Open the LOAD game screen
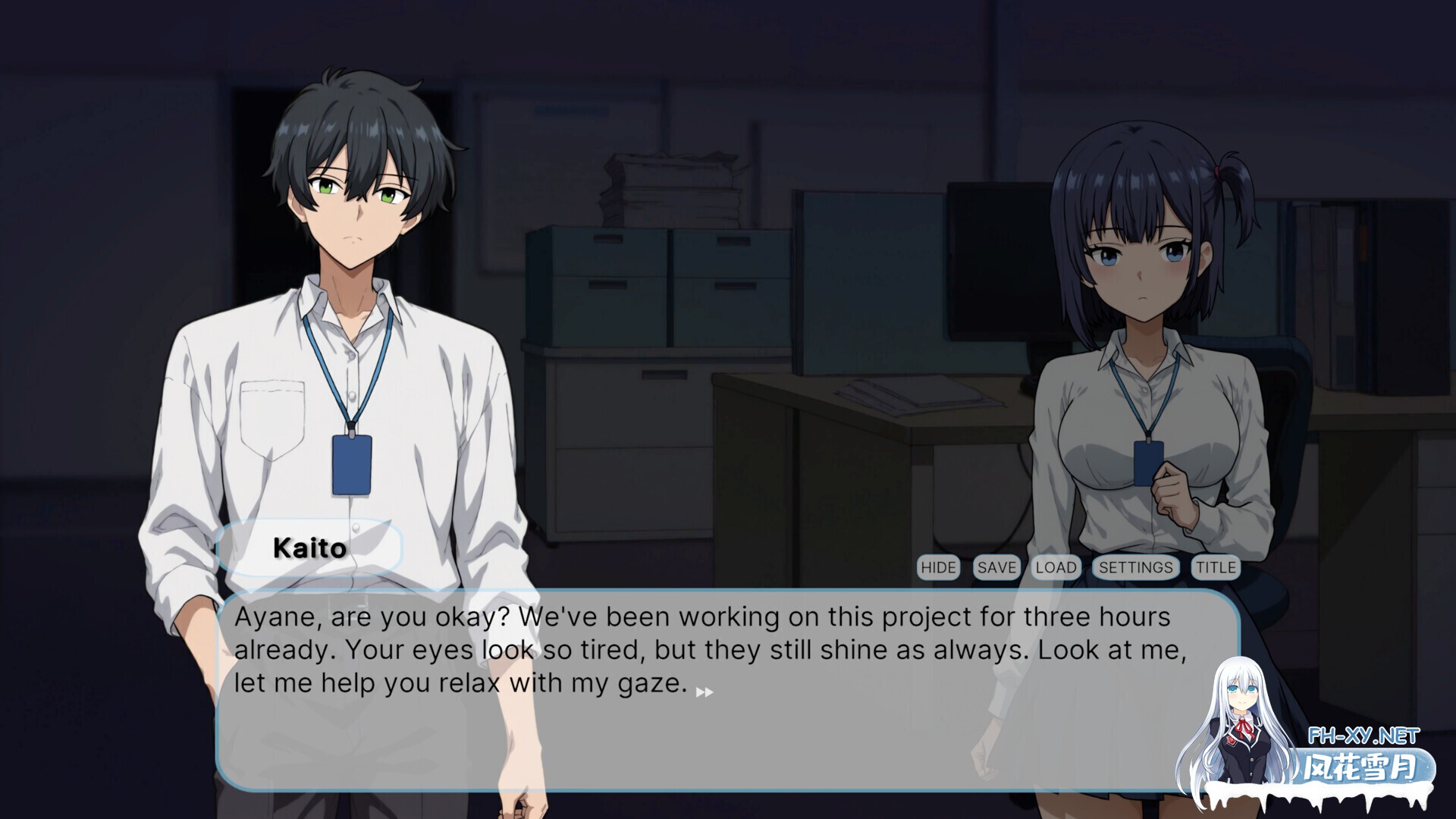 1056,567
